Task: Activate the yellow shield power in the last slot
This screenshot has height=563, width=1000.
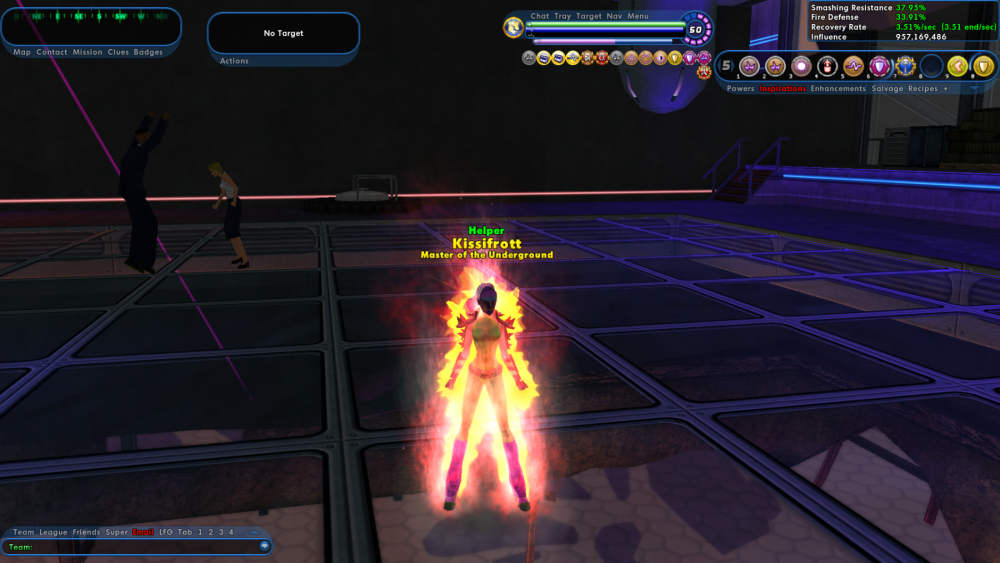Action: click(984, 67)
